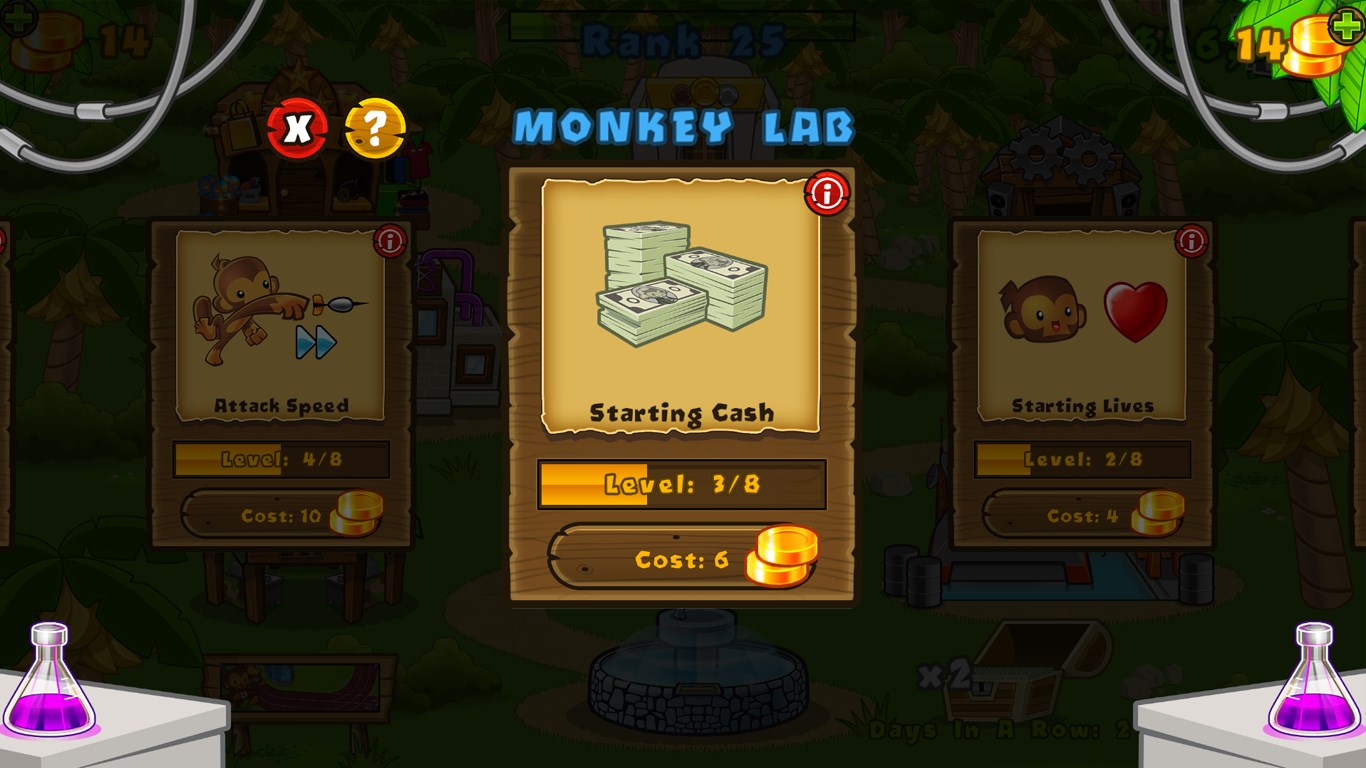Buy Starting Lives upgrade for 4 coins

click(x=1083, y=515)
